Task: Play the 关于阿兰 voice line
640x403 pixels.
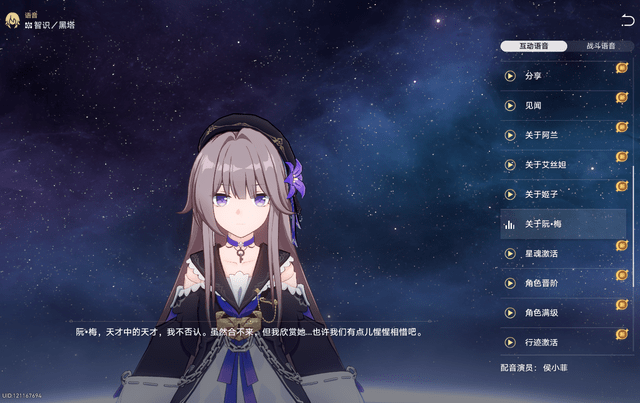Action: pos(510,135)
